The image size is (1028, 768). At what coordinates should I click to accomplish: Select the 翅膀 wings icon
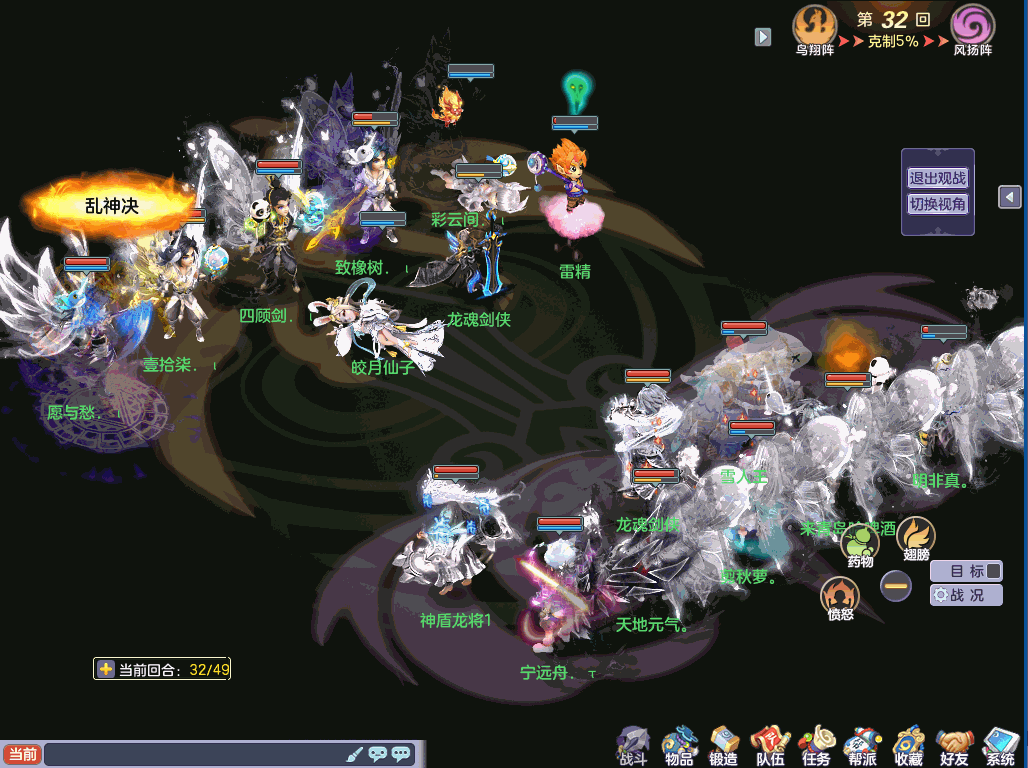pyautogui.click(x=915, y=536)
